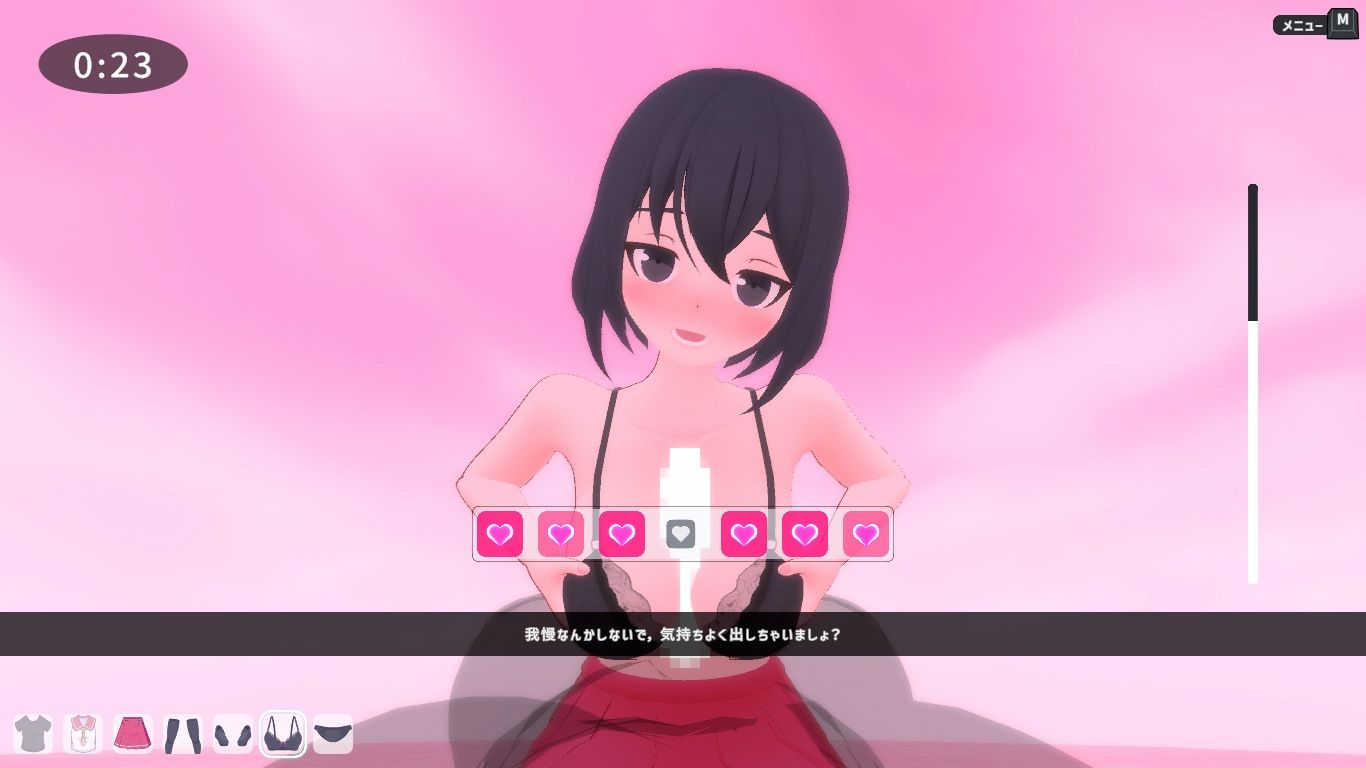Toggle the highlighted bra clothing icon

pyautogui.click(x=283, y=734)
